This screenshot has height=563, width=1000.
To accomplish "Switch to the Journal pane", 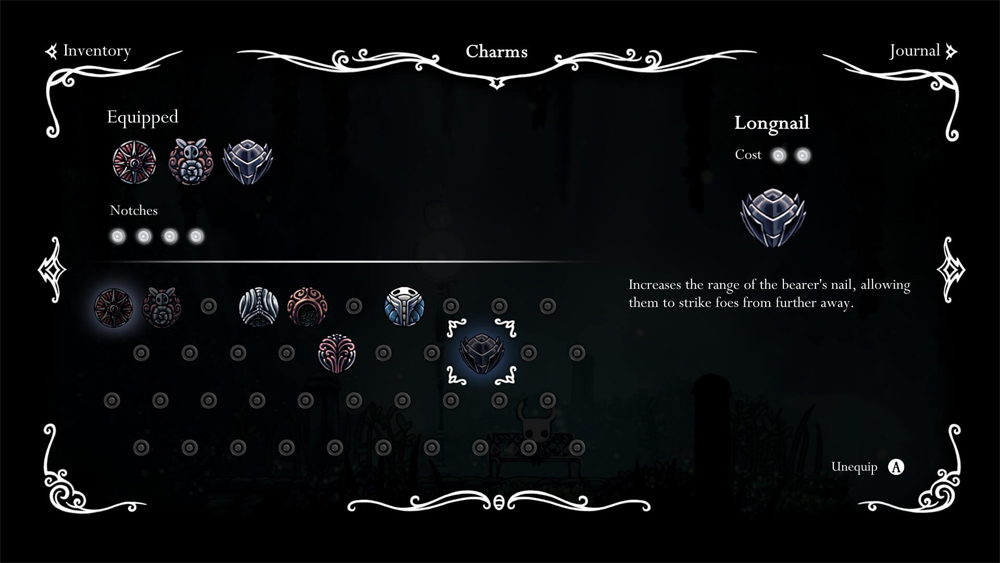I will tap(915, 50).
